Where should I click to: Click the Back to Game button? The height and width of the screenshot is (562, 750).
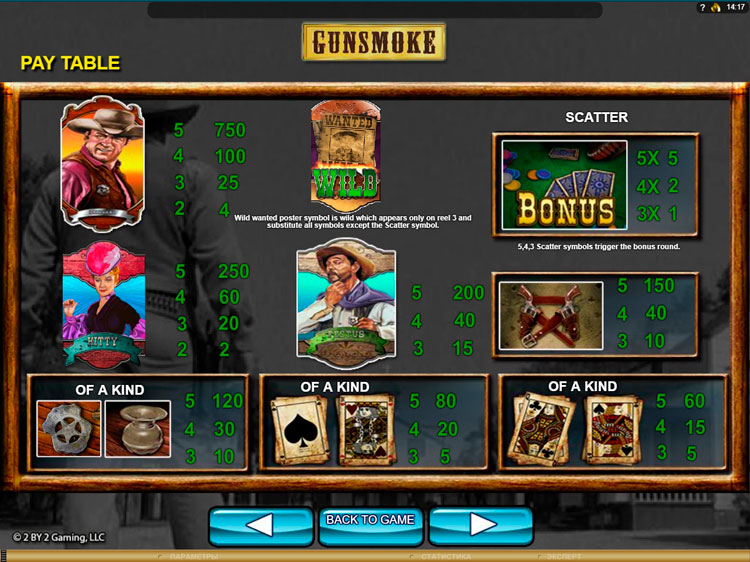(370, 522)
